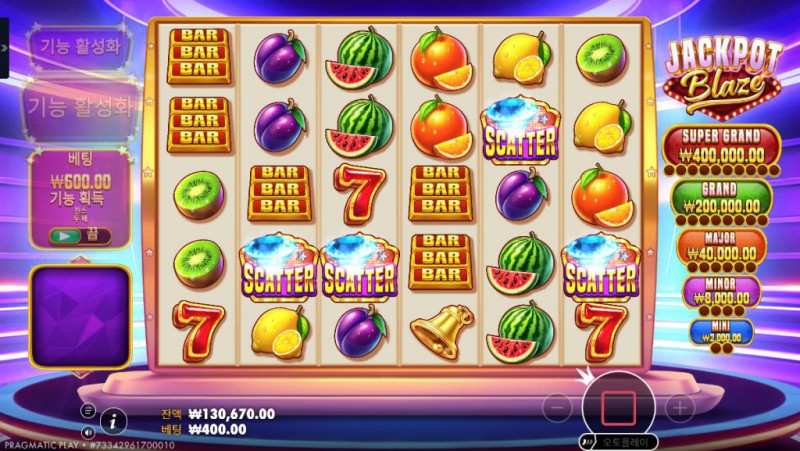800x451 pixels.
Task: Toggle the sound speaker icon
Action: [x=88, y=432]
